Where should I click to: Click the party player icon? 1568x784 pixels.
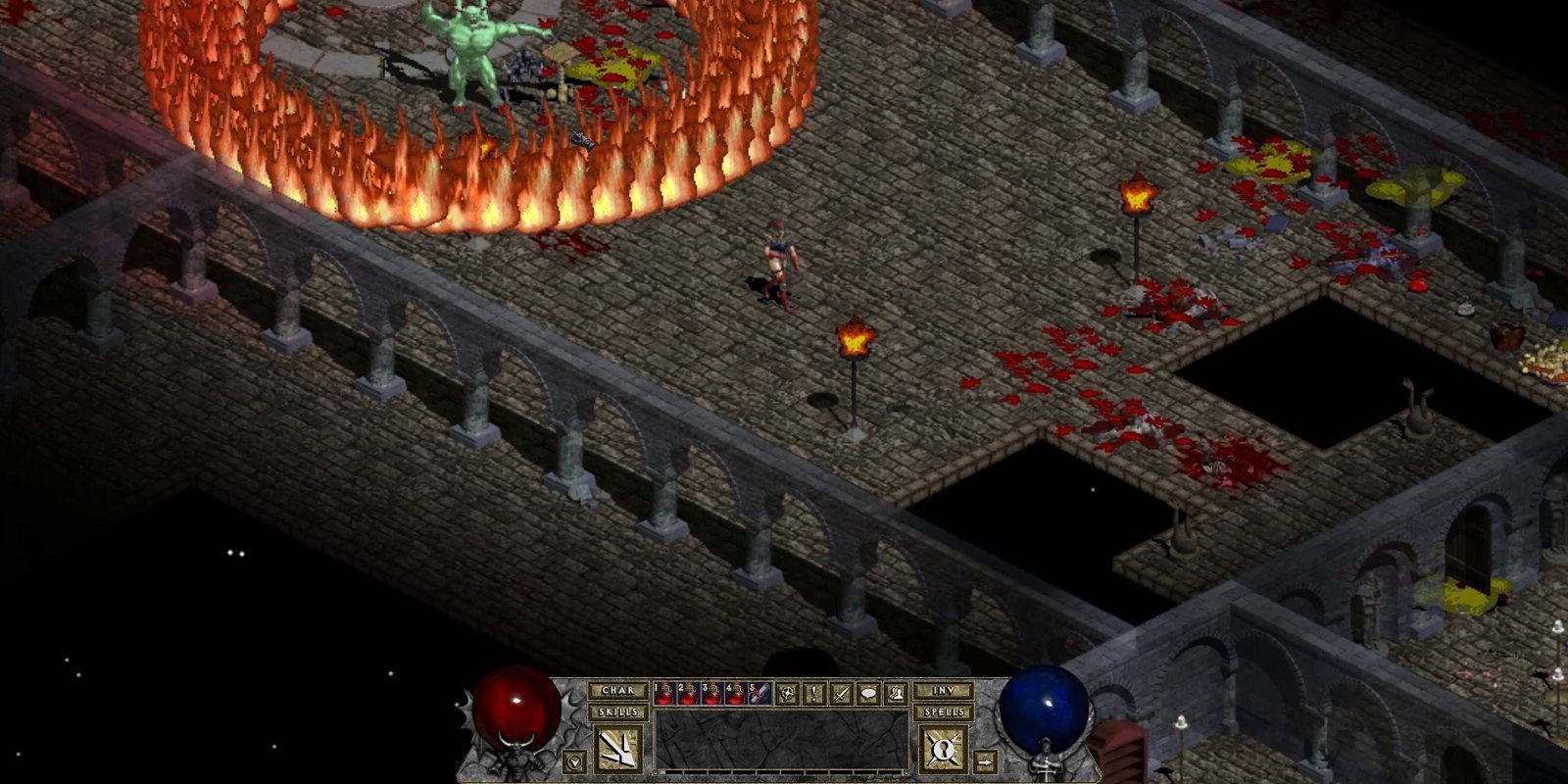point(897,693)
